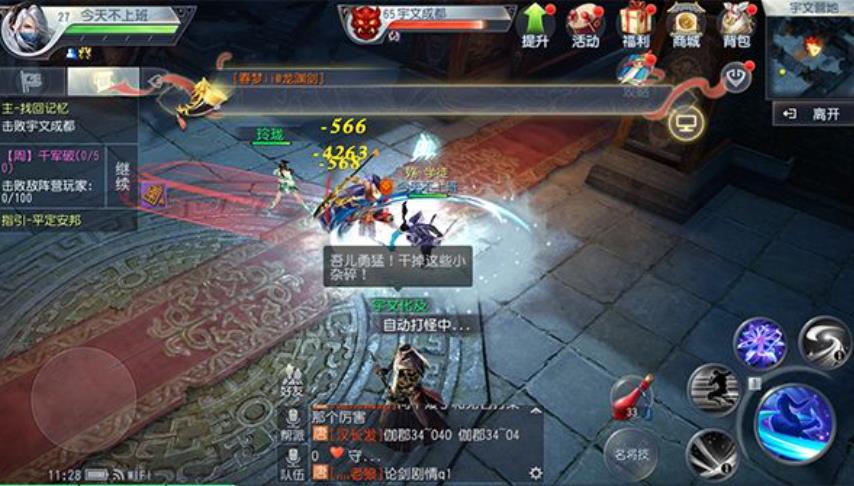This screenshot has width=854, height=486.
Task: Open the 背包 backpack
Action: (736, 26)
